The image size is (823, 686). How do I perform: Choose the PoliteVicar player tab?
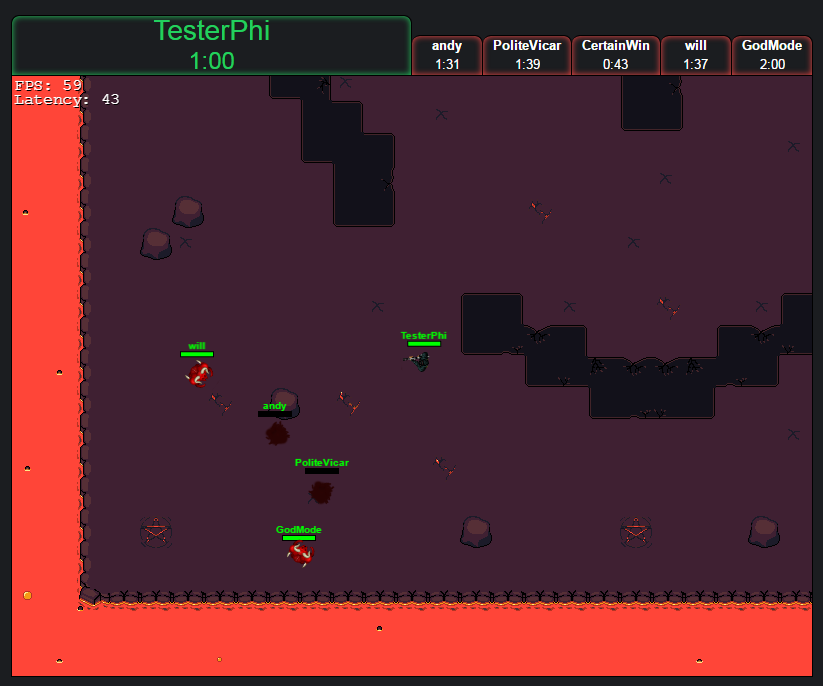click(x=527, y=55)
